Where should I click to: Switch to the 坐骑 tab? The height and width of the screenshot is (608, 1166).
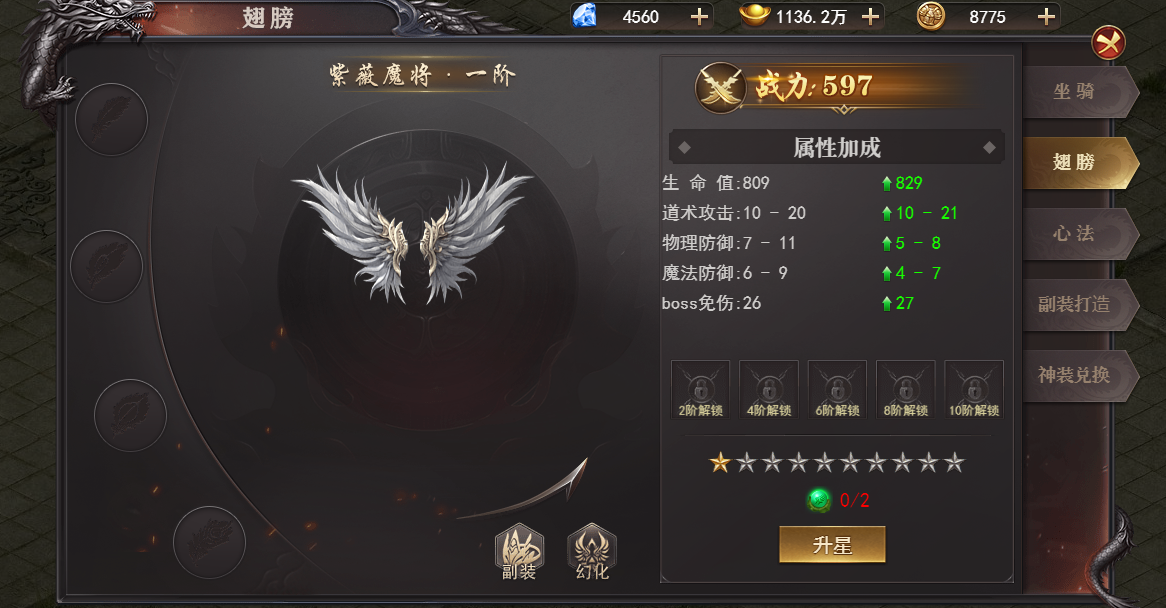tap(1075, 92)
